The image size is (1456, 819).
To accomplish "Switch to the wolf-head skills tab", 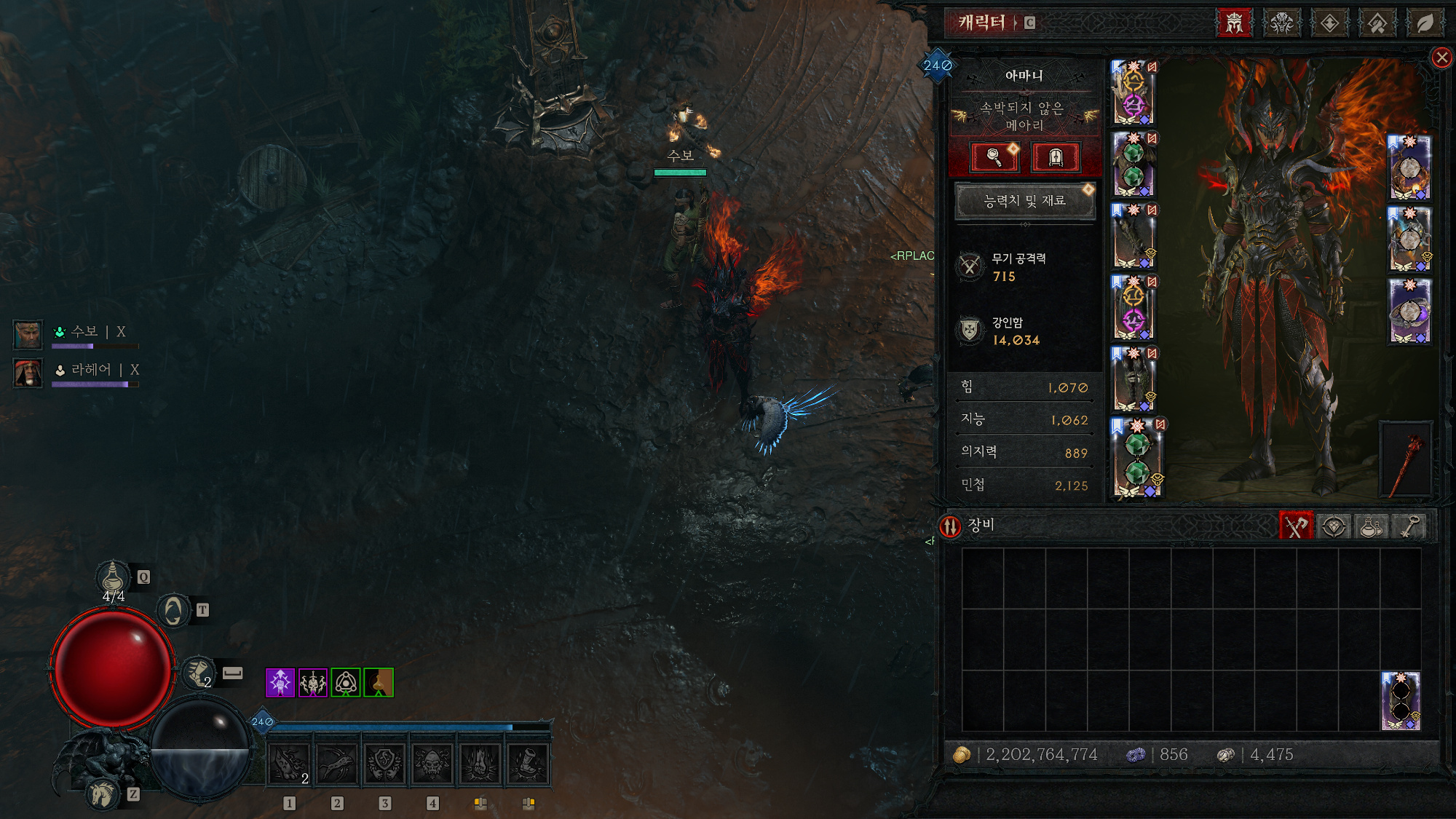I will click(1281, 23).
